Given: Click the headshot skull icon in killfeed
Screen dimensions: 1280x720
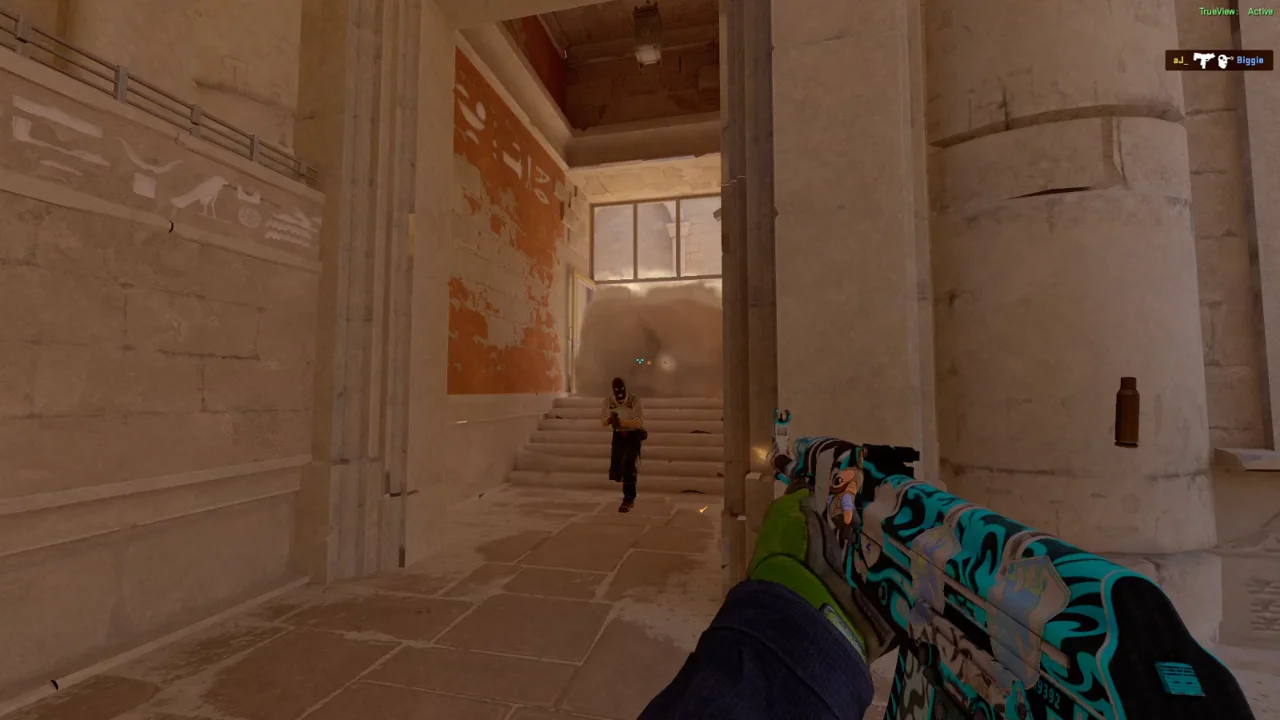Looking at the screenshot, I should [1223, 60].
